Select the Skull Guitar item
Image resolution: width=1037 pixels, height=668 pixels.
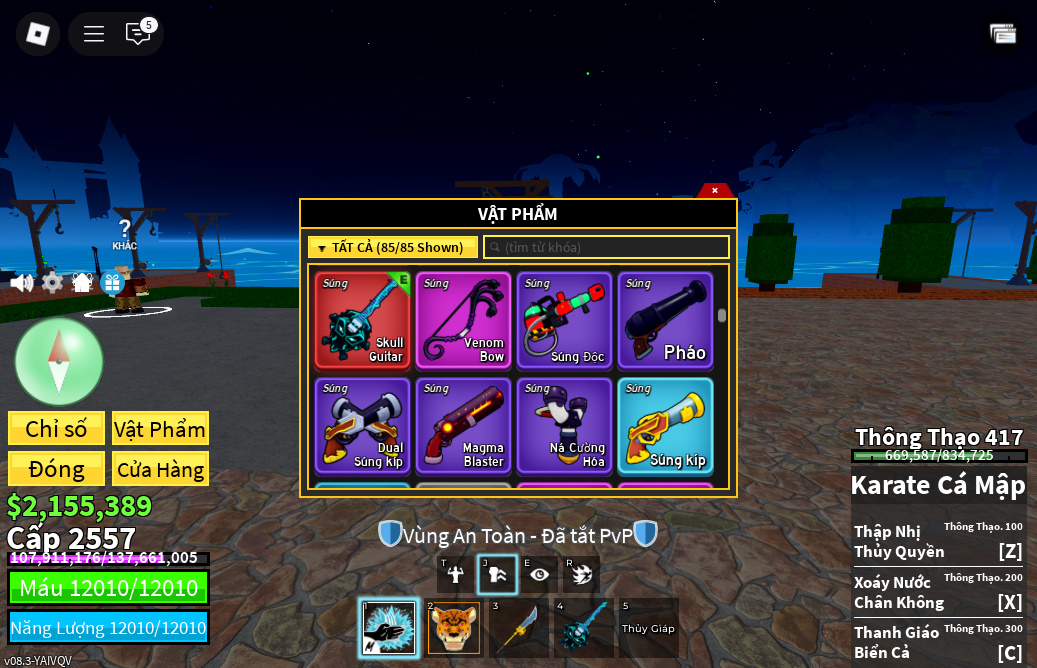tap(362, 320)
